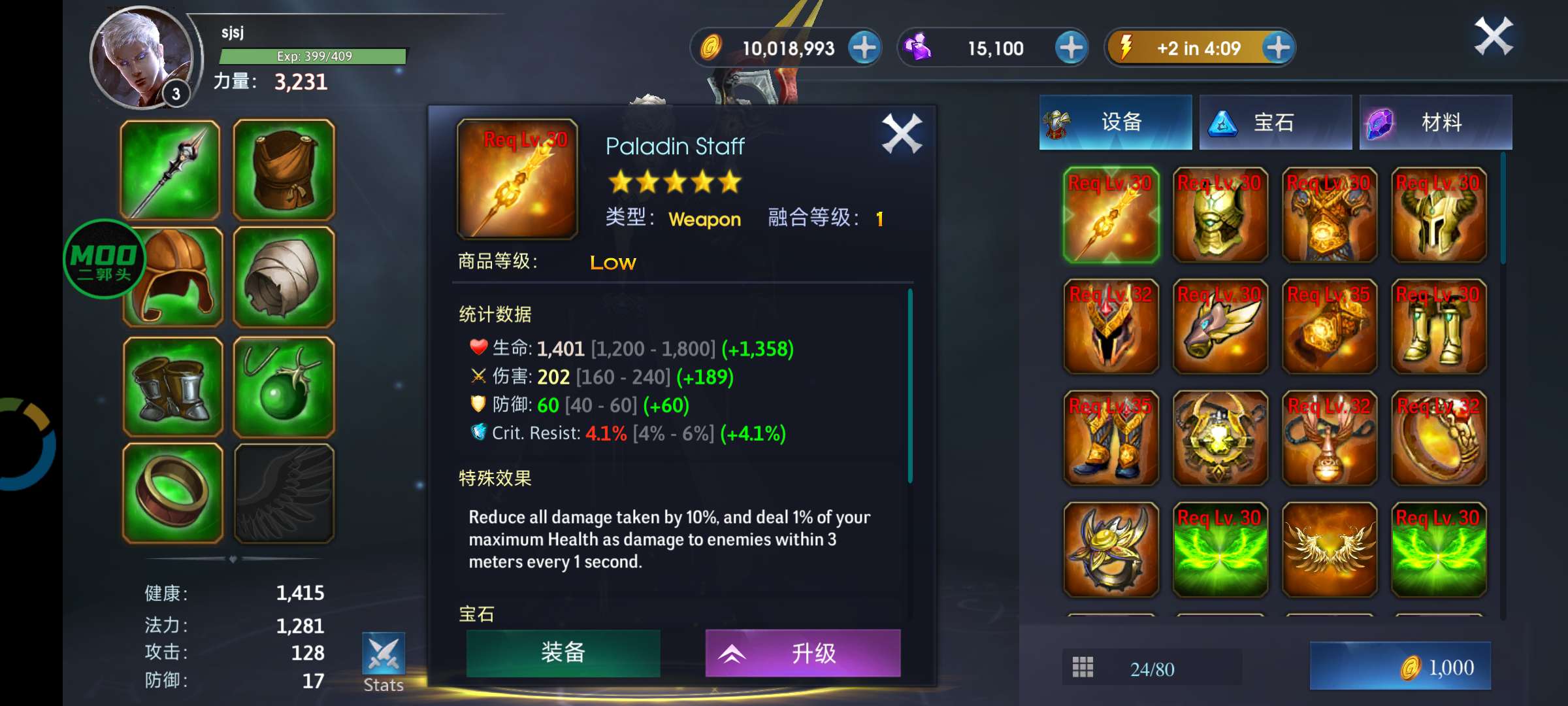
Task: Switch to the 材料 materials tab
Action: [1435, 122]
